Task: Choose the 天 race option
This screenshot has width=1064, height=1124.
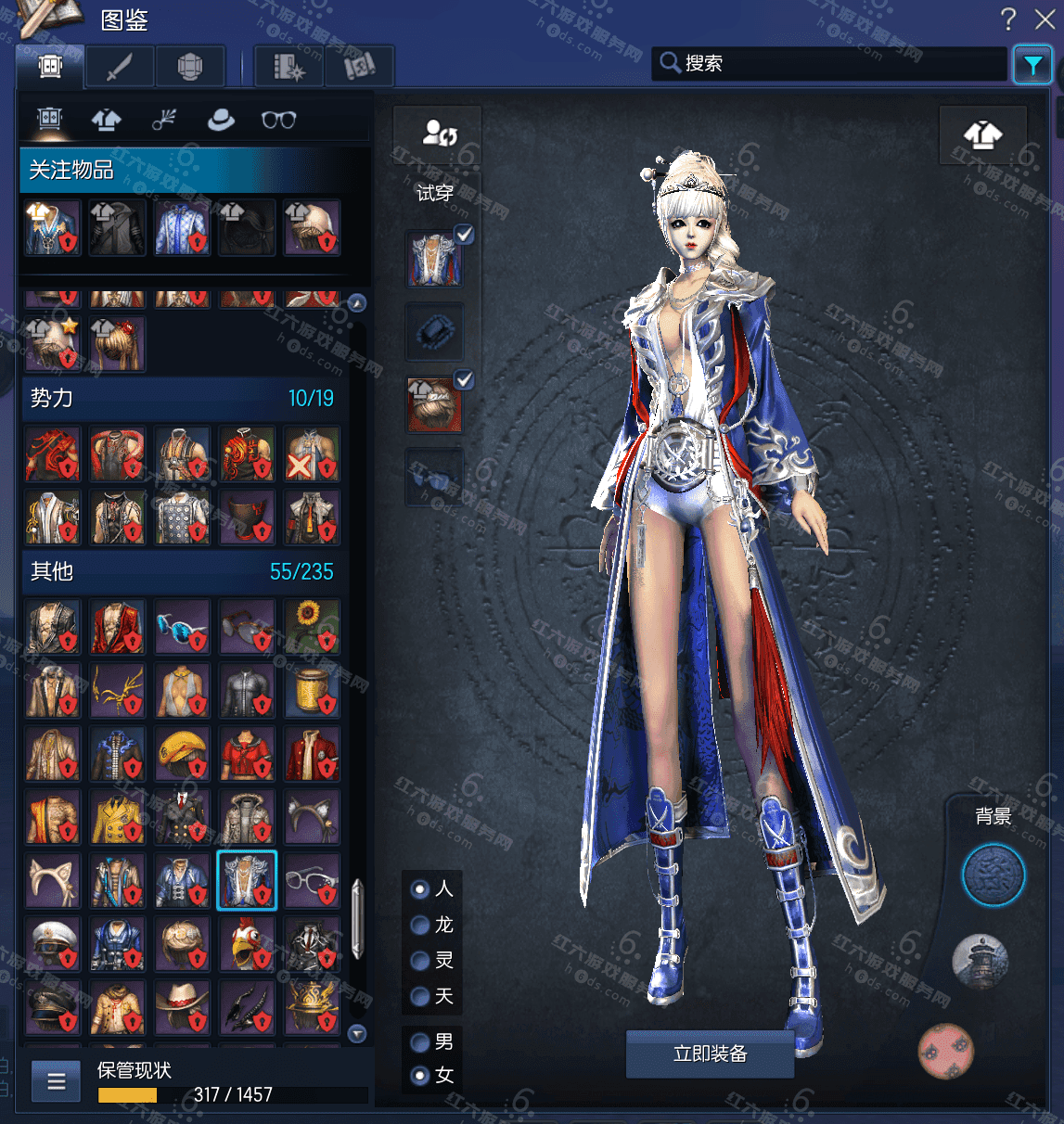Action: pyautogui.click(x=420, y=996)
